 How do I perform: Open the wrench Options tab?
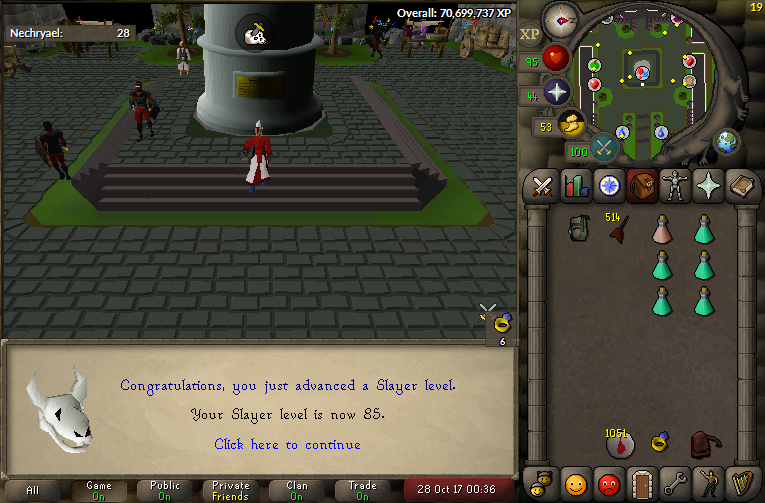click(675, 483)
